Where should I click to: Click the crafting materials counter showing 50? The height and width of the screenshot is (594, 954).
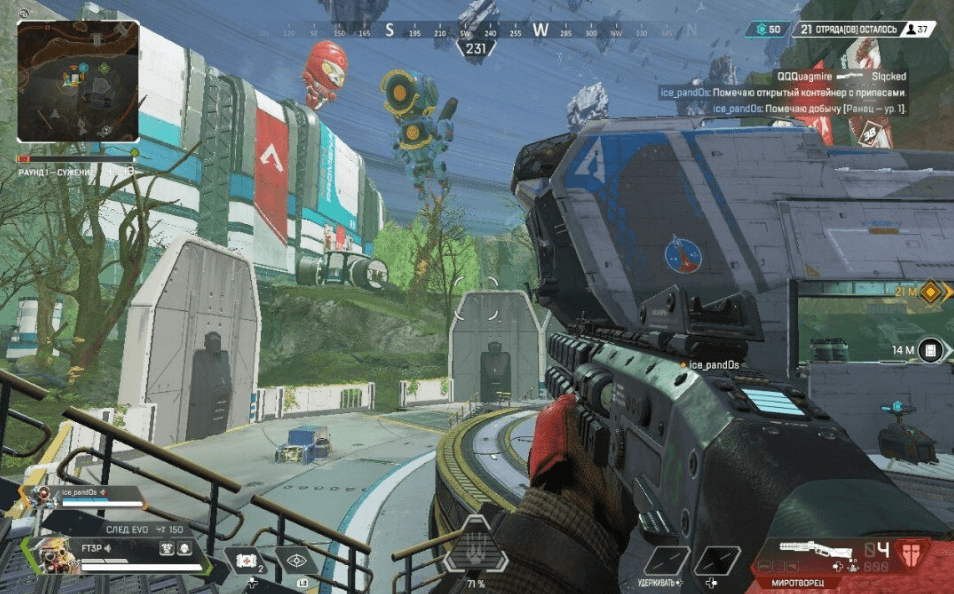click(768, 30)
